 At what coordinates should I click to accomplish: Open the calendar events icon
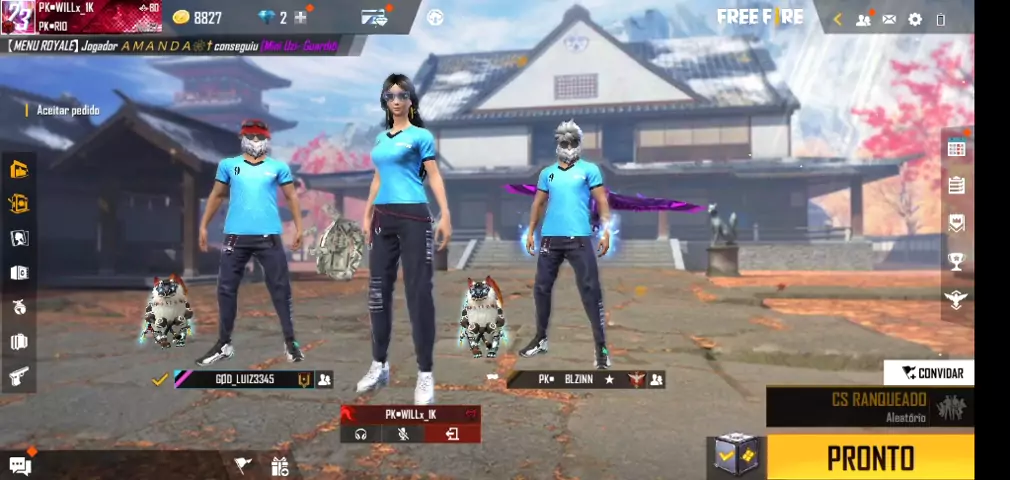957,148
